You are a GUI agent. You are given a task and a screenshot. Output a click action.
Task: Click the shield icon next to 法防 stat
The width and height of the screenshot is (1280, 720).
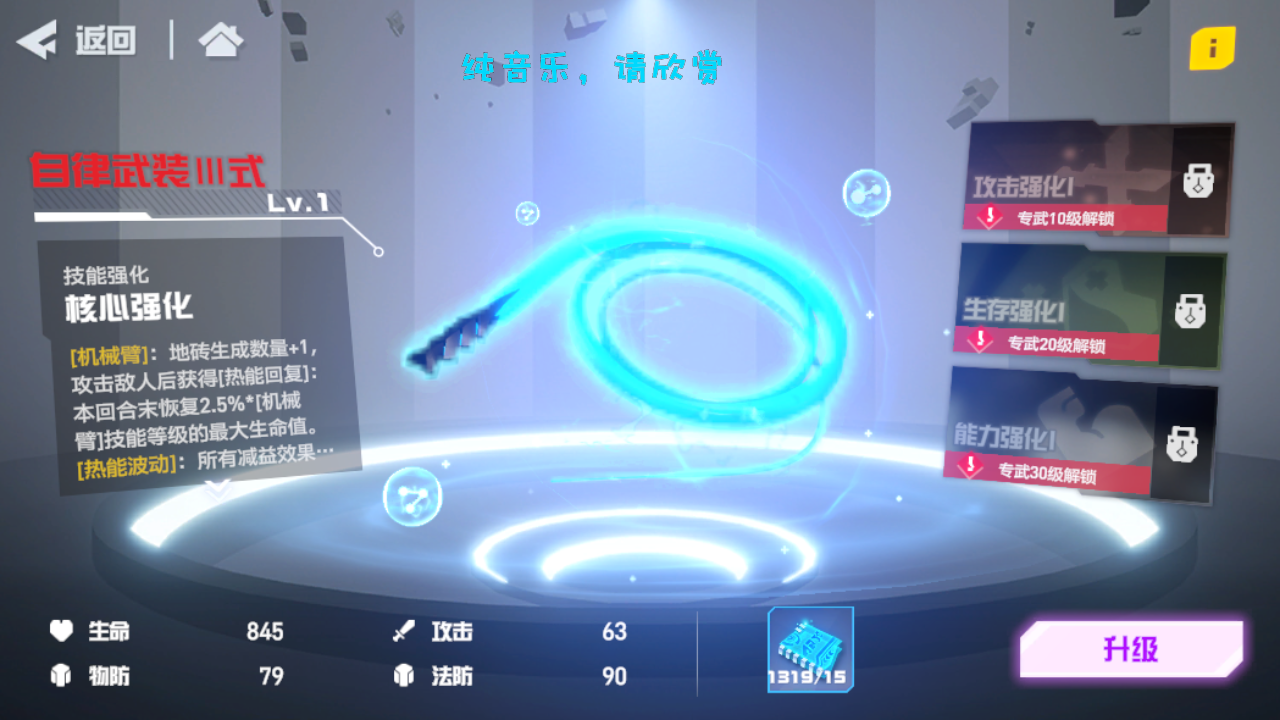[404, 676]
